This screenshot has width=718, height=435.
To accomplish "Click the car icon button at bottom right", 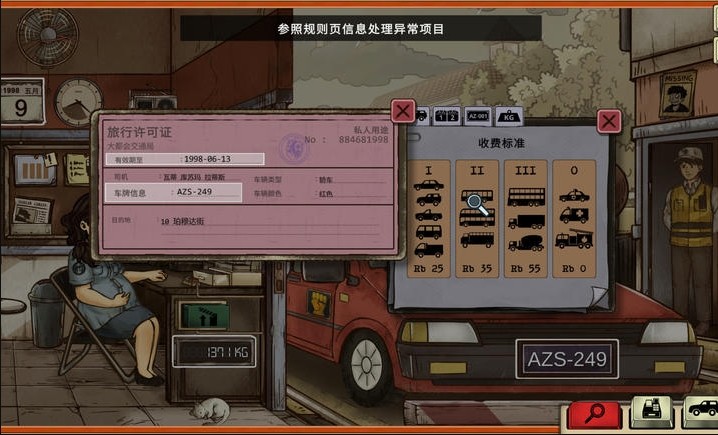I will click(x=701, y=410).
